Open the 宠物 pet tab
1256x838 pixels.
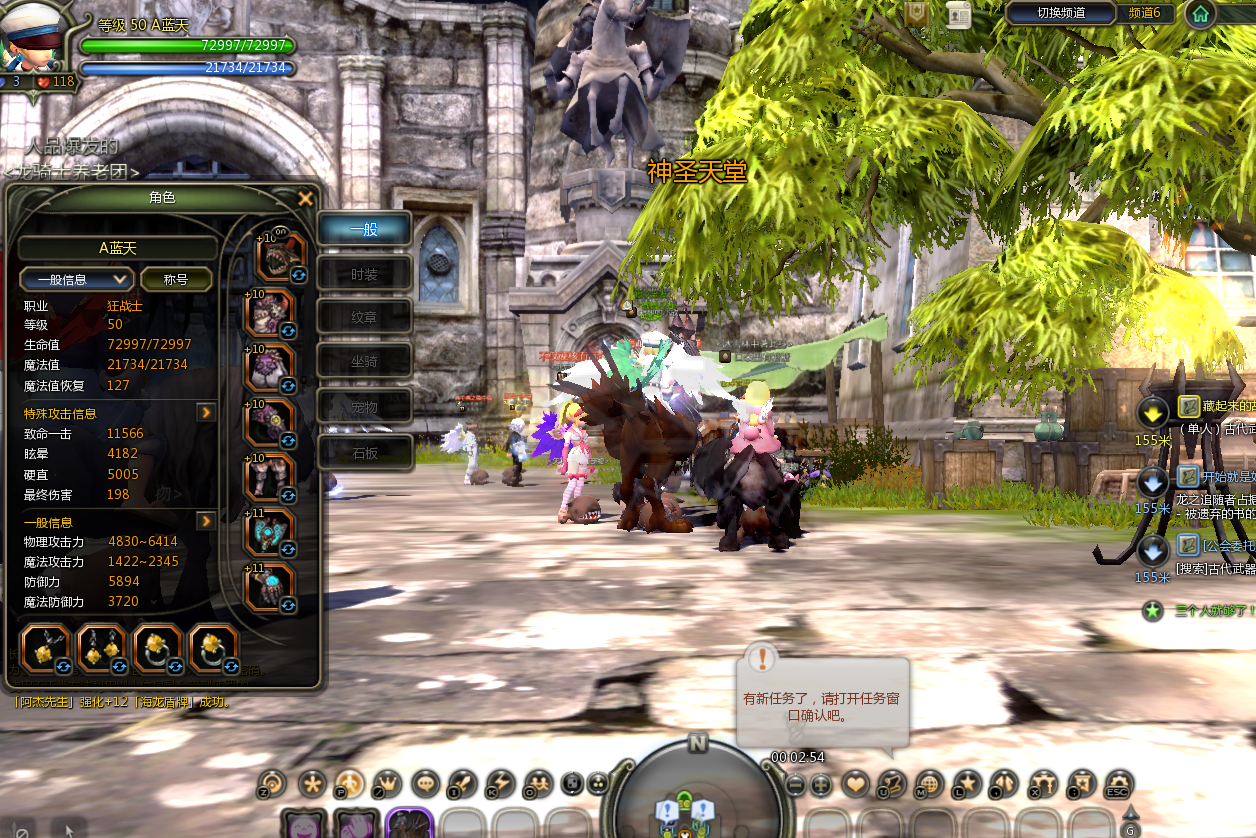click(x=364, y=407)
